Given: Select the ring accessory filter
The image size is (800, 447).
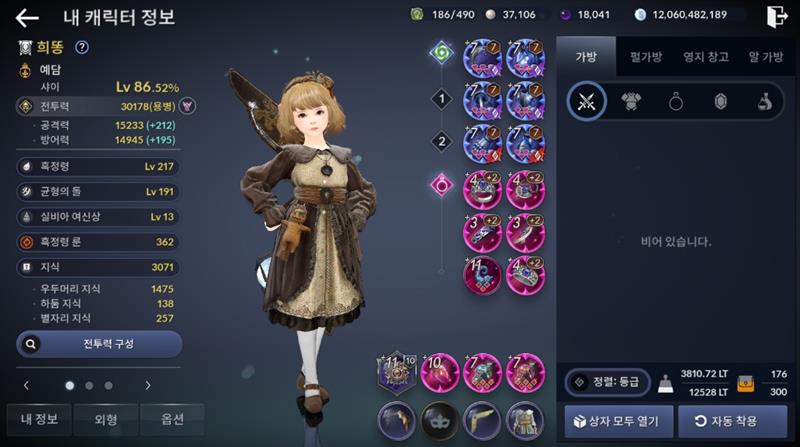Looking at the screenshot, I should tap(675, 101).
